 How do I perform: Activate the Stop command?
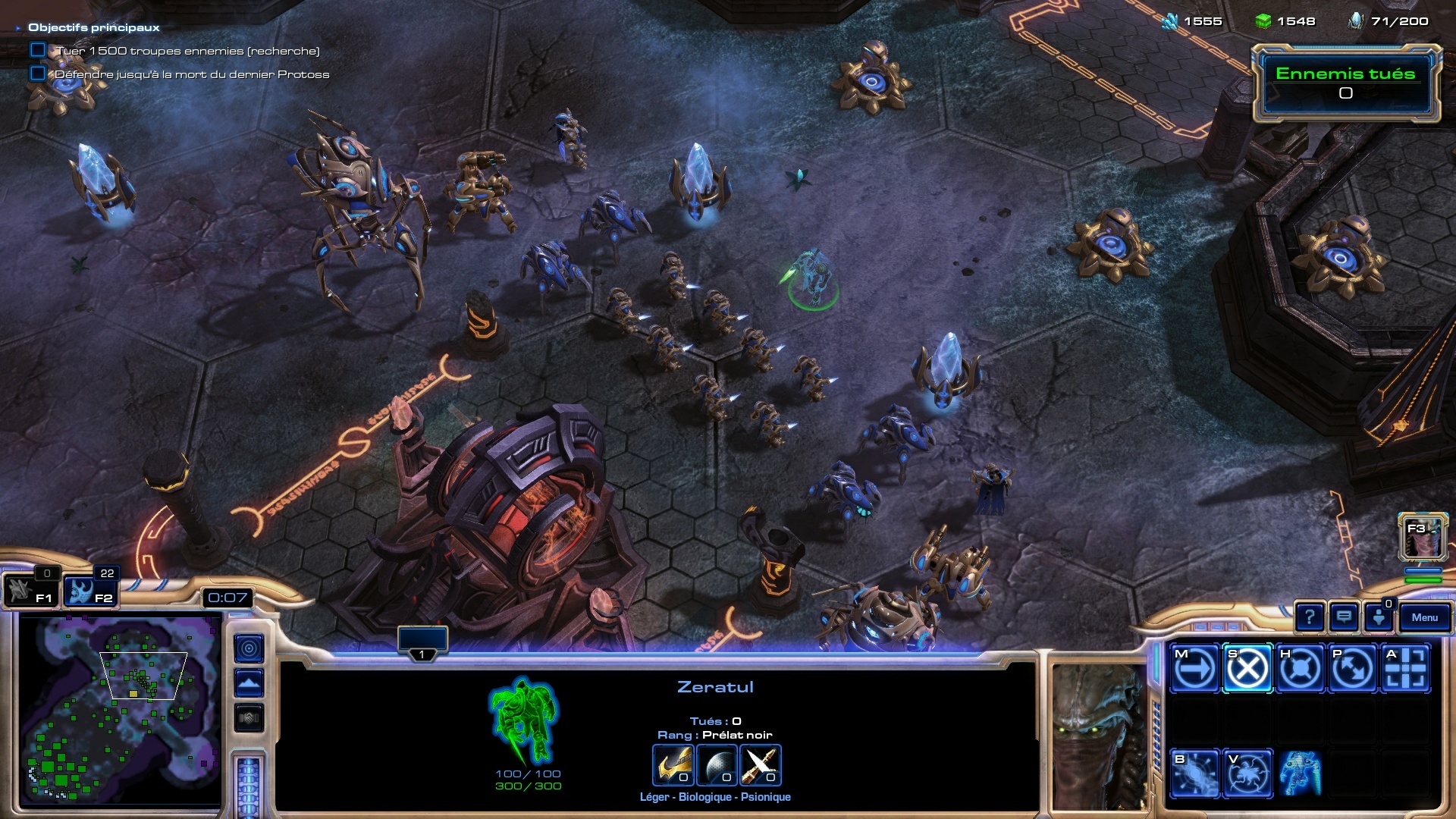(1247, 669)
